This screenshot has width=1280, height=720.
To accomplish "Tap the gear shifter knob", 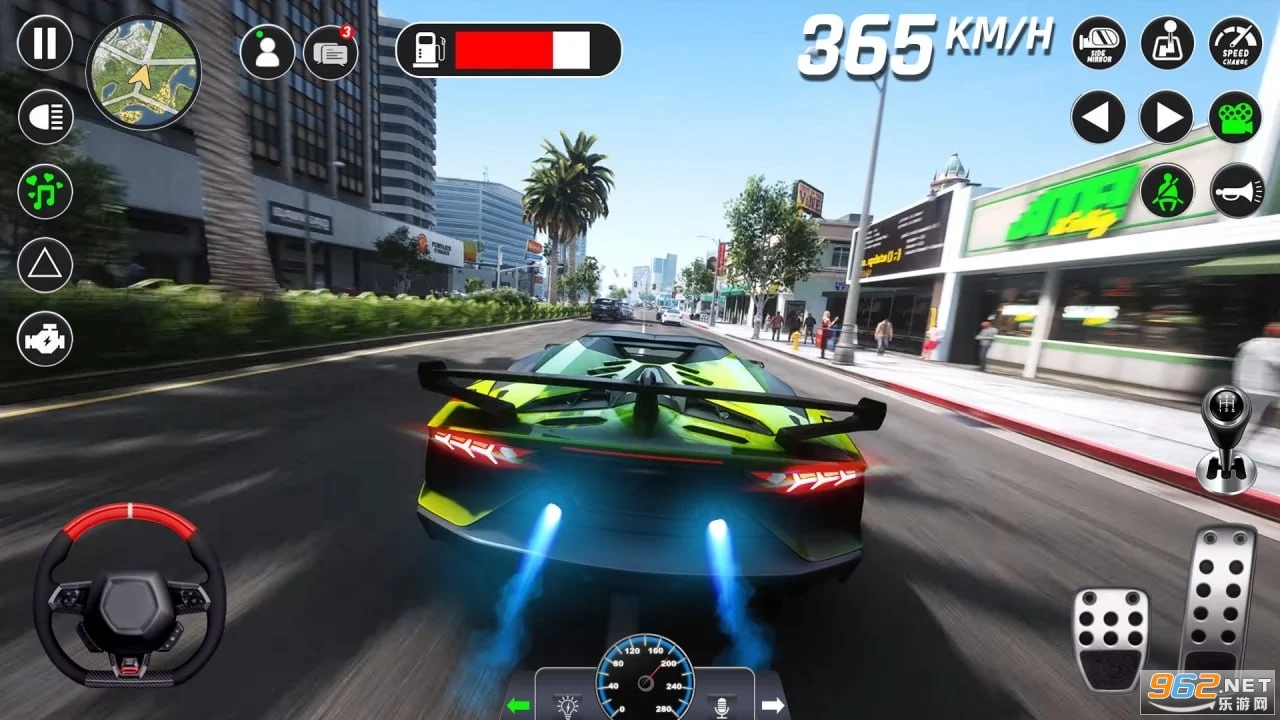I will point(1226,440).
